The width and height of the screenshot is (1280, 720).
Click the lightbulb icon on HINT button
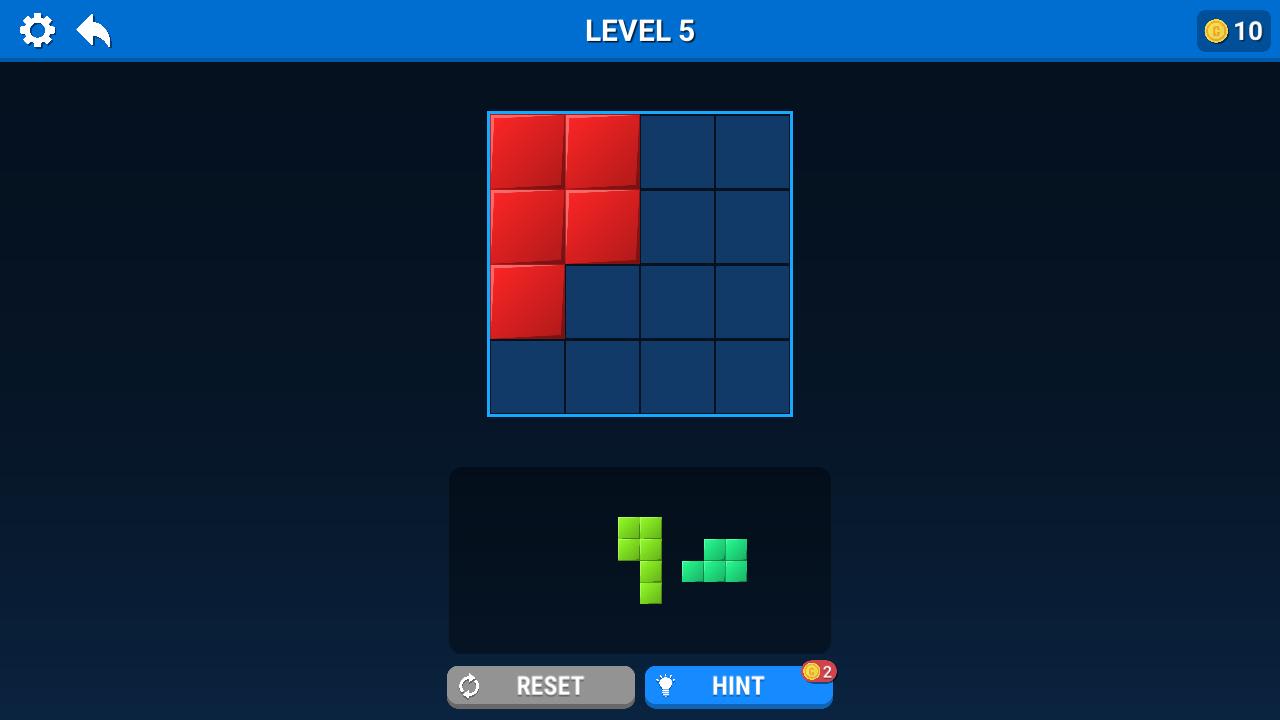pyautogui.click(x=665, y=686)
